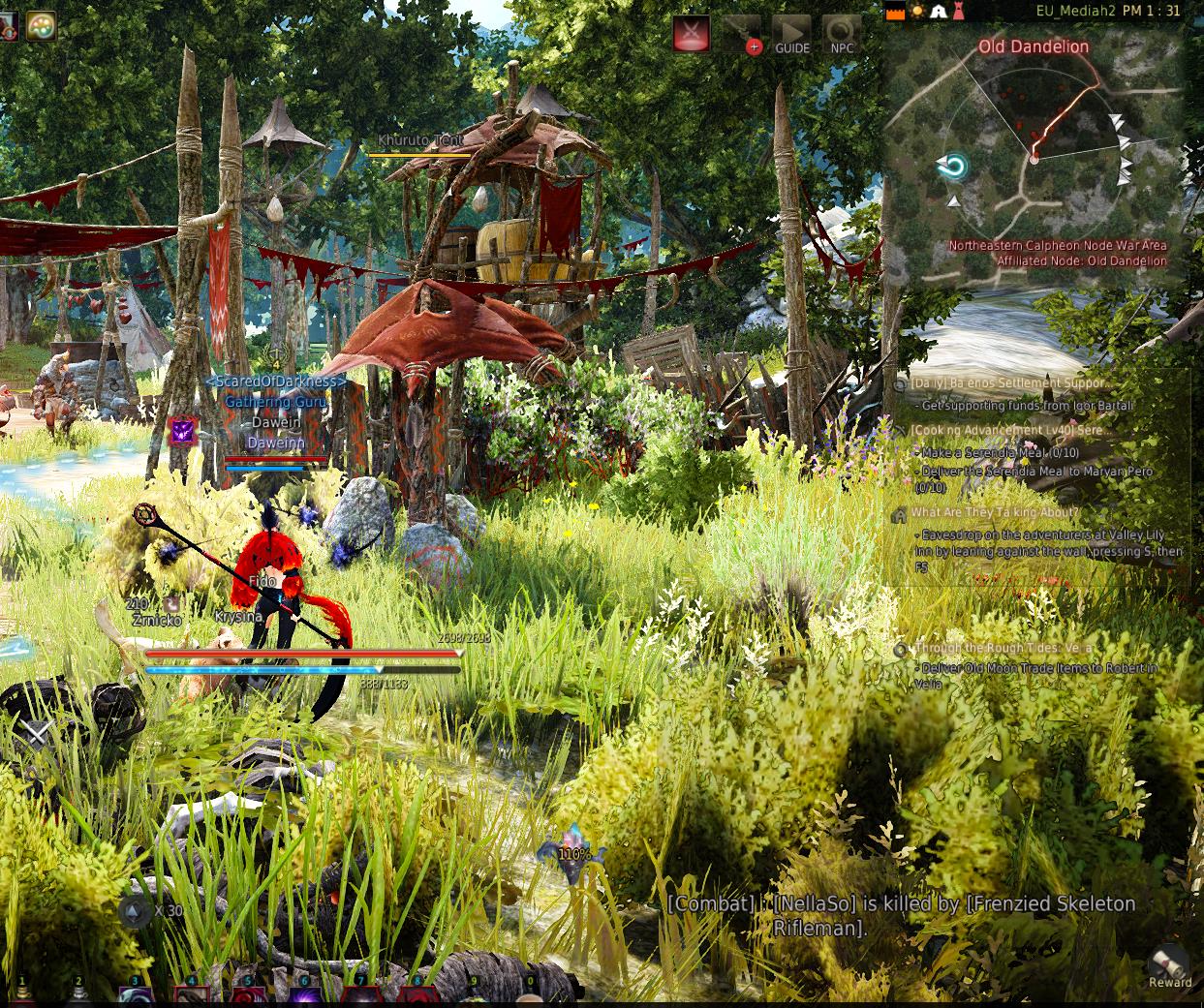Screen dimensions: 1204x1008
Task: Click the orange castle icon above minimap
Action: click(x=895, y=12)
